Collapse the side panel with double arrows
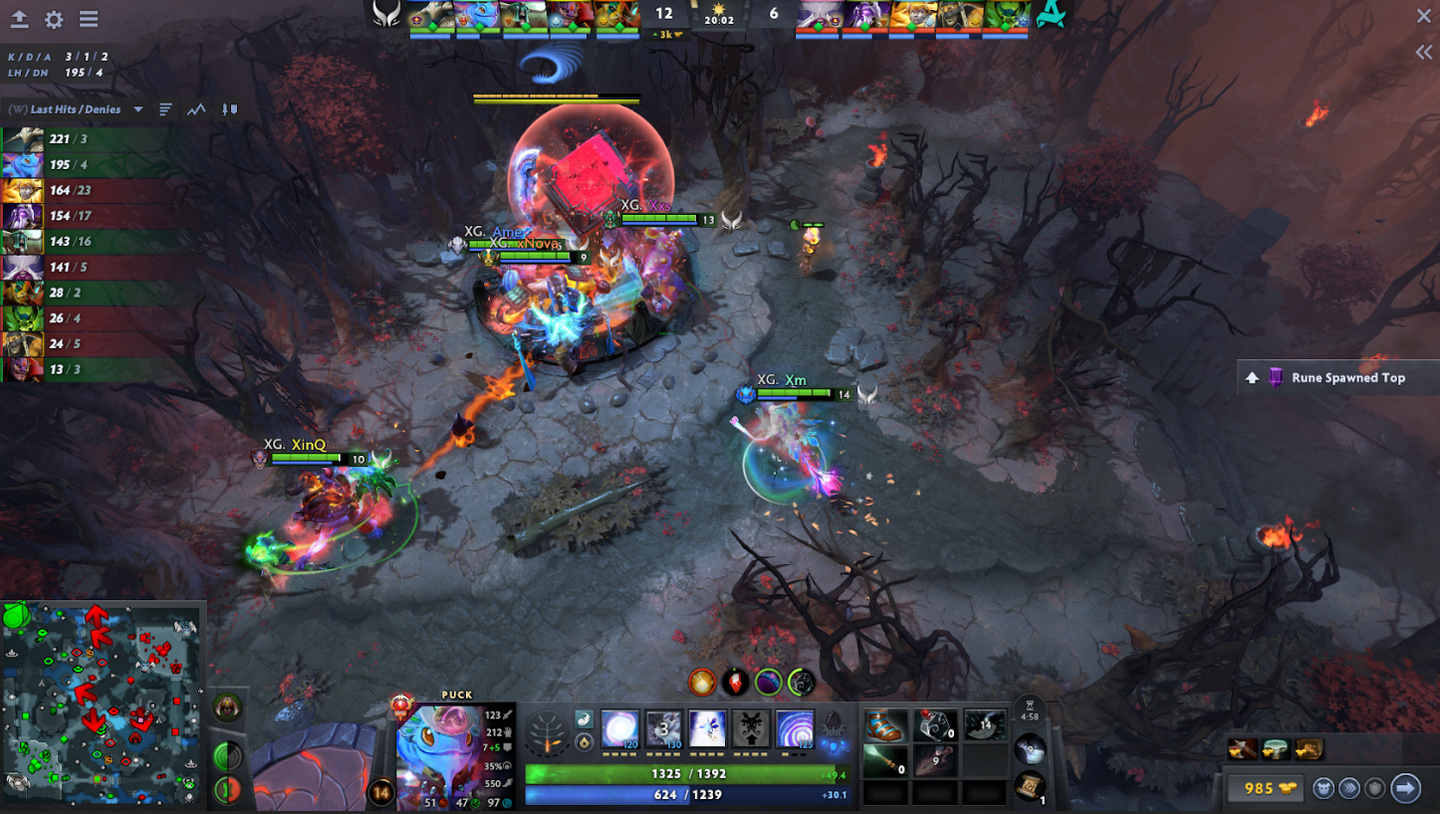The width and height of the screenshot is (1440, 814). (x=1424, y=52)
